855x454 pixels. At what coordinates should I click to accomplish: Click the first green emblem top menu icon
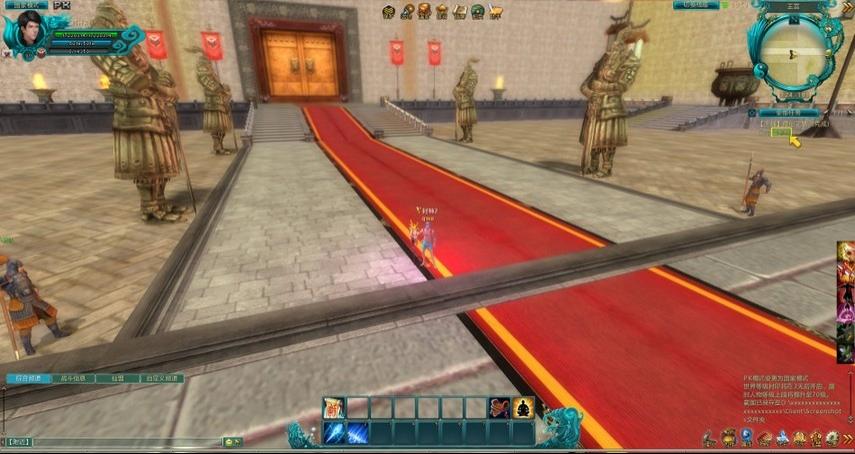pos(391,11)
